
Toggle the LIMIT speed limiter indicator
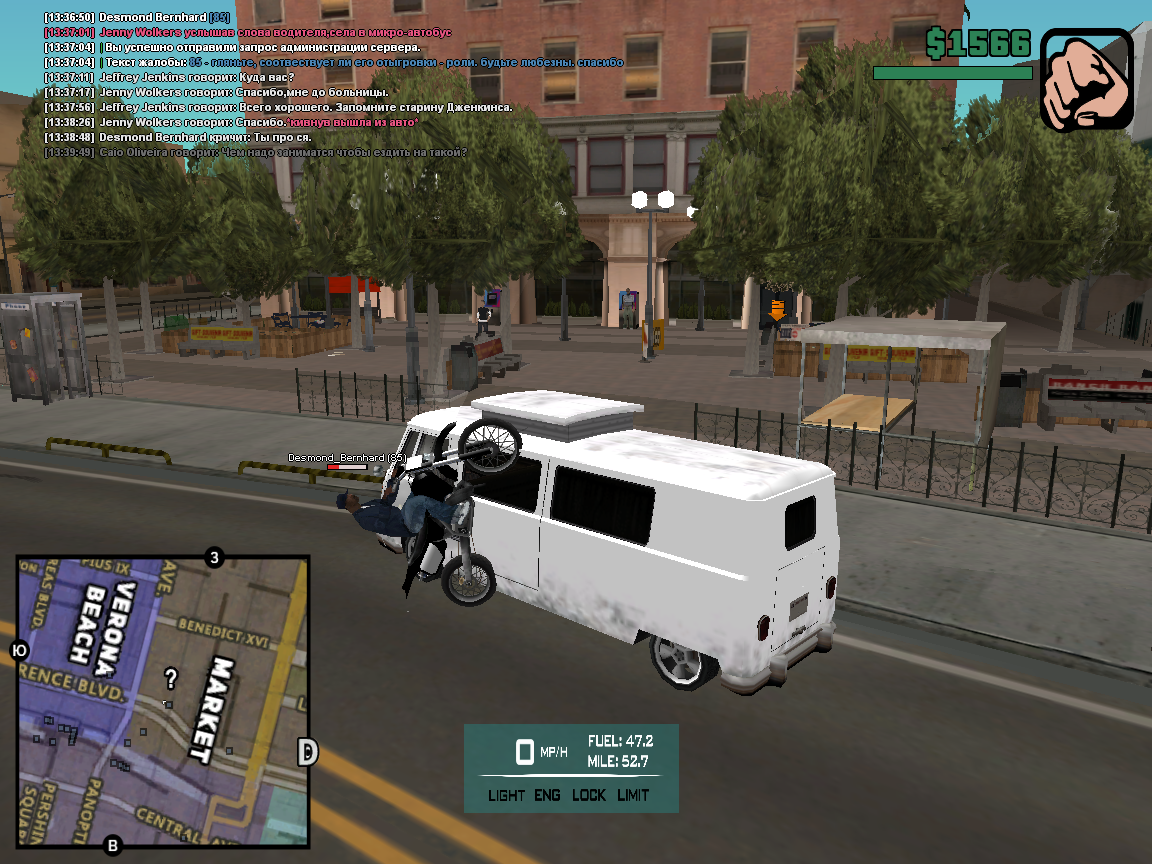click(x=633, y=796)
